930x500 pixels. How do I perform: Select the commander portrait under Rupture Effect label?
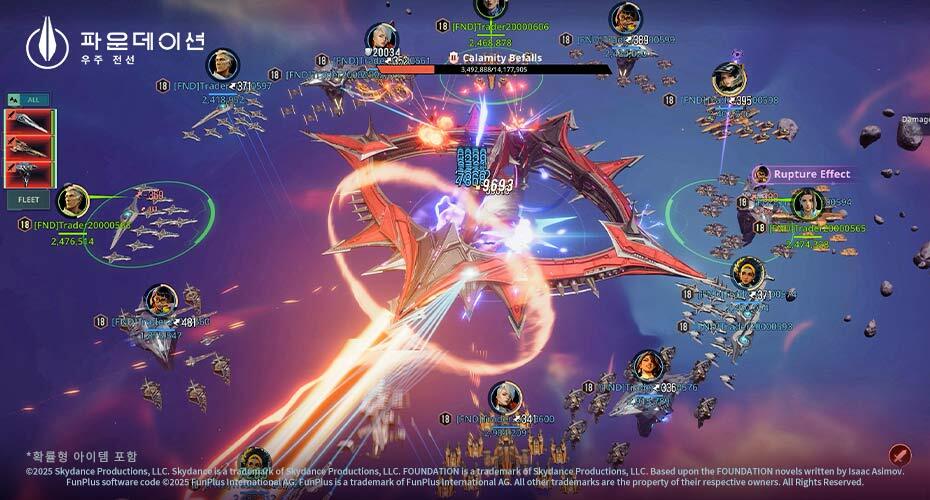807,204
